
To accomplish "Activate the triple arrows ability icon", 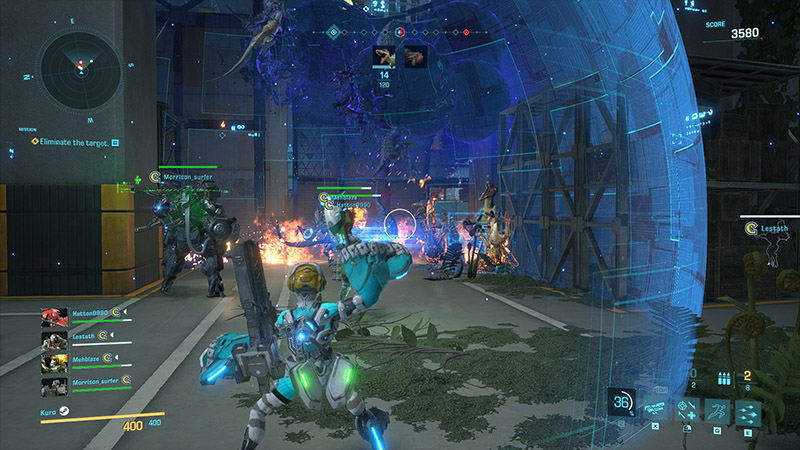I will 747,411.
